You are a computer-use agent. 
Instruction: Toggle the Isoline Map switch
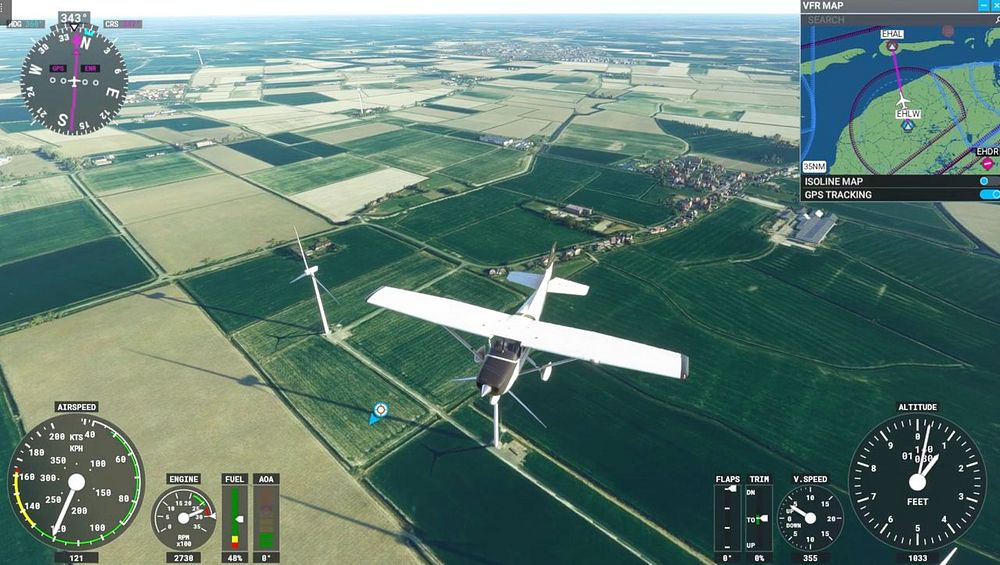[987, 181]
